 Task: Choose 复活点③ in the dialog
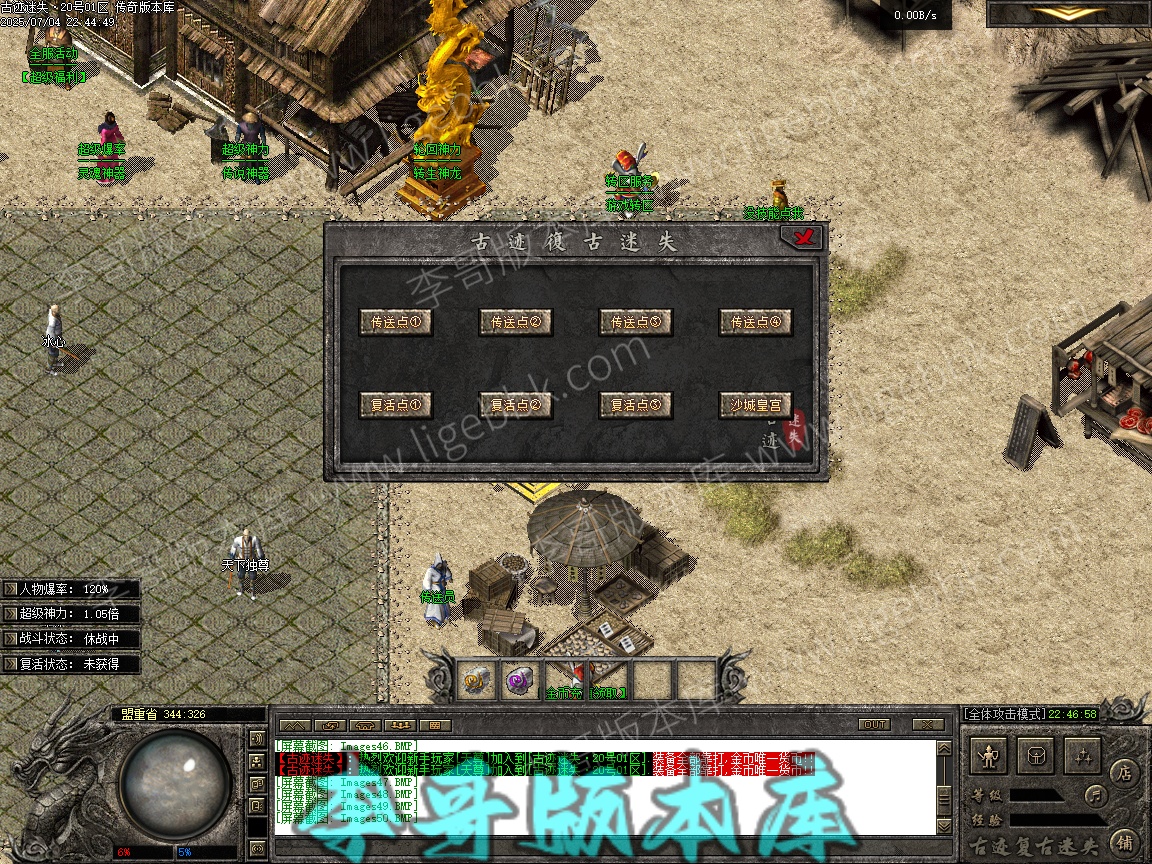636,405
